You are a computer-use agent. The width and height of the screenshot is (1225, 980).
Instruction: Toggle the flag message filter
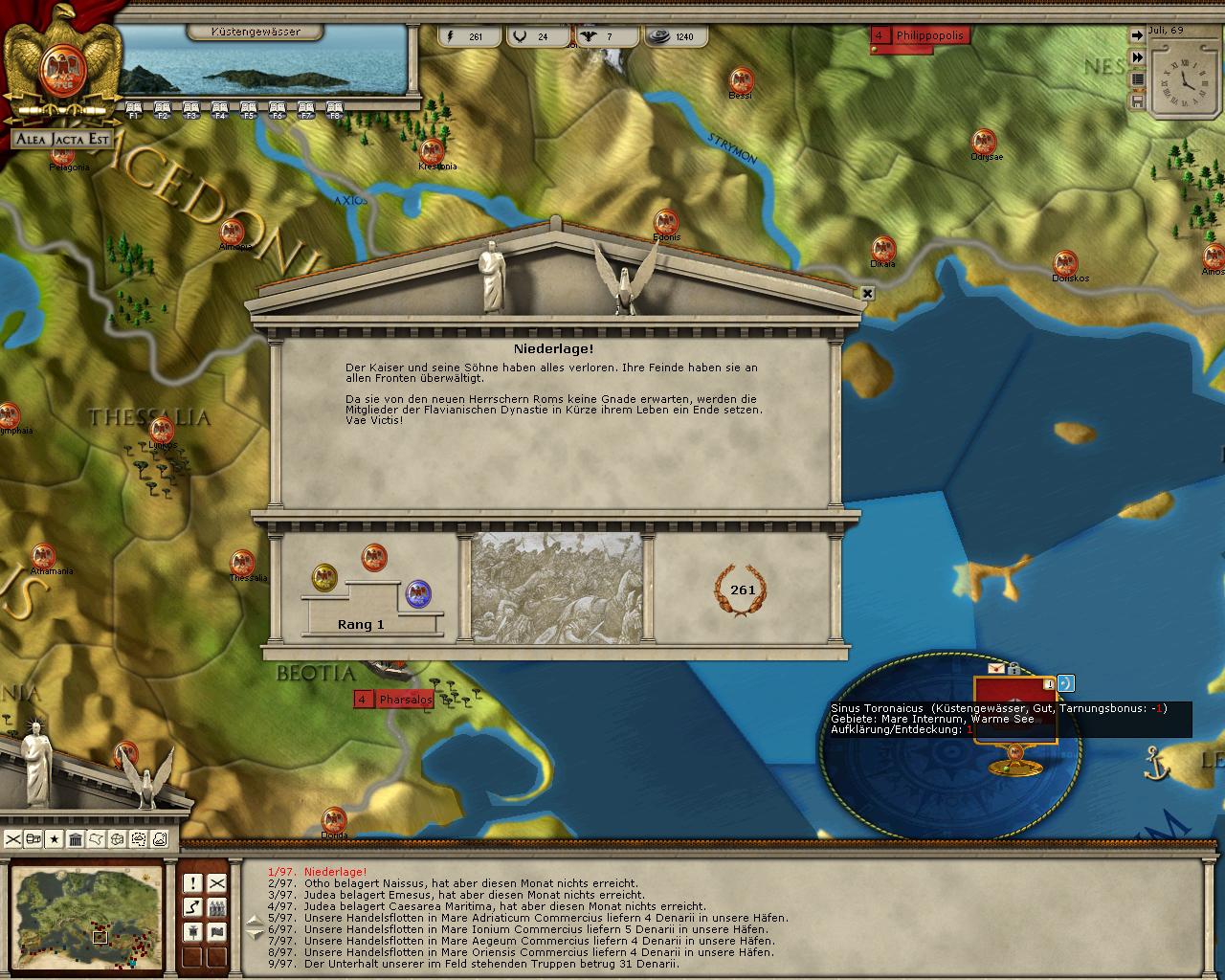tap(217, 932)
